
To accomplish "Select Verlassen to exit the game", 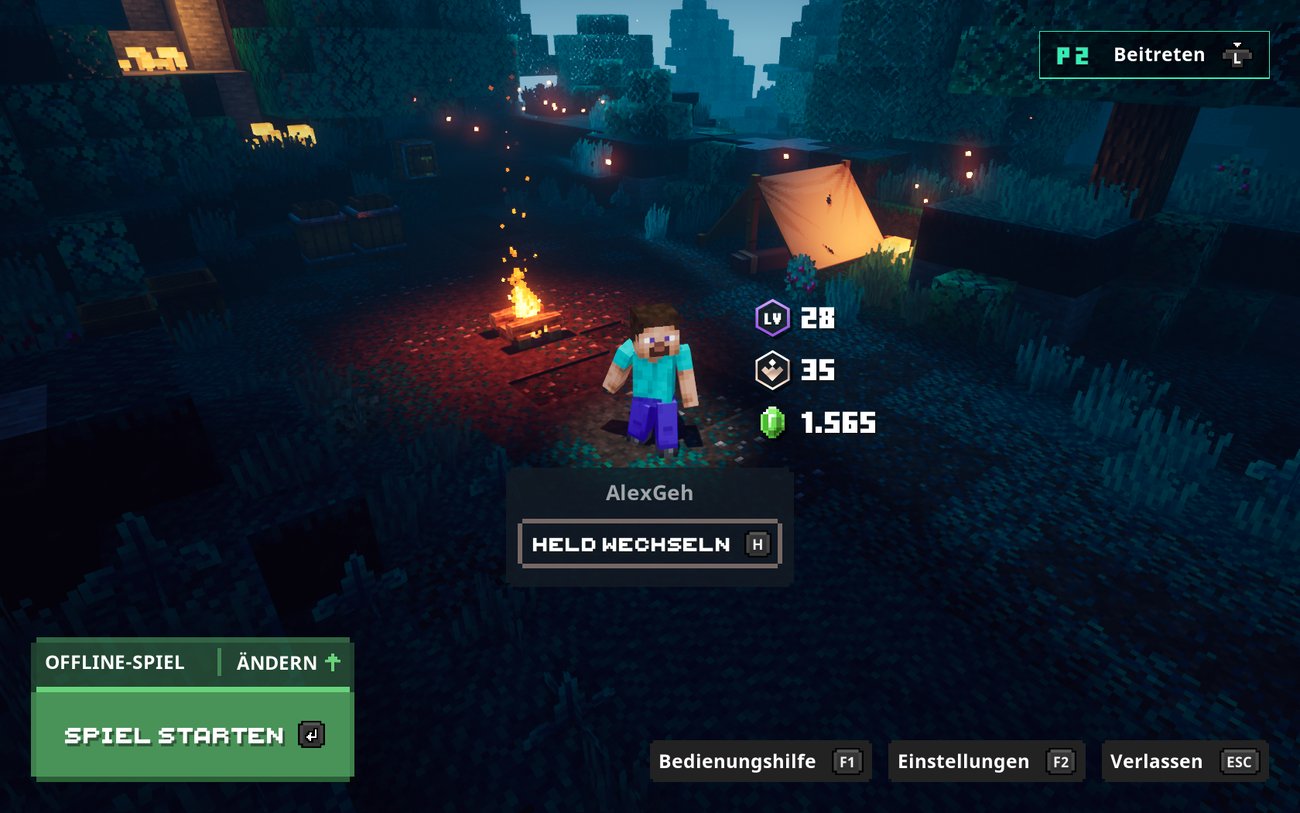I will coord(1155,761).
